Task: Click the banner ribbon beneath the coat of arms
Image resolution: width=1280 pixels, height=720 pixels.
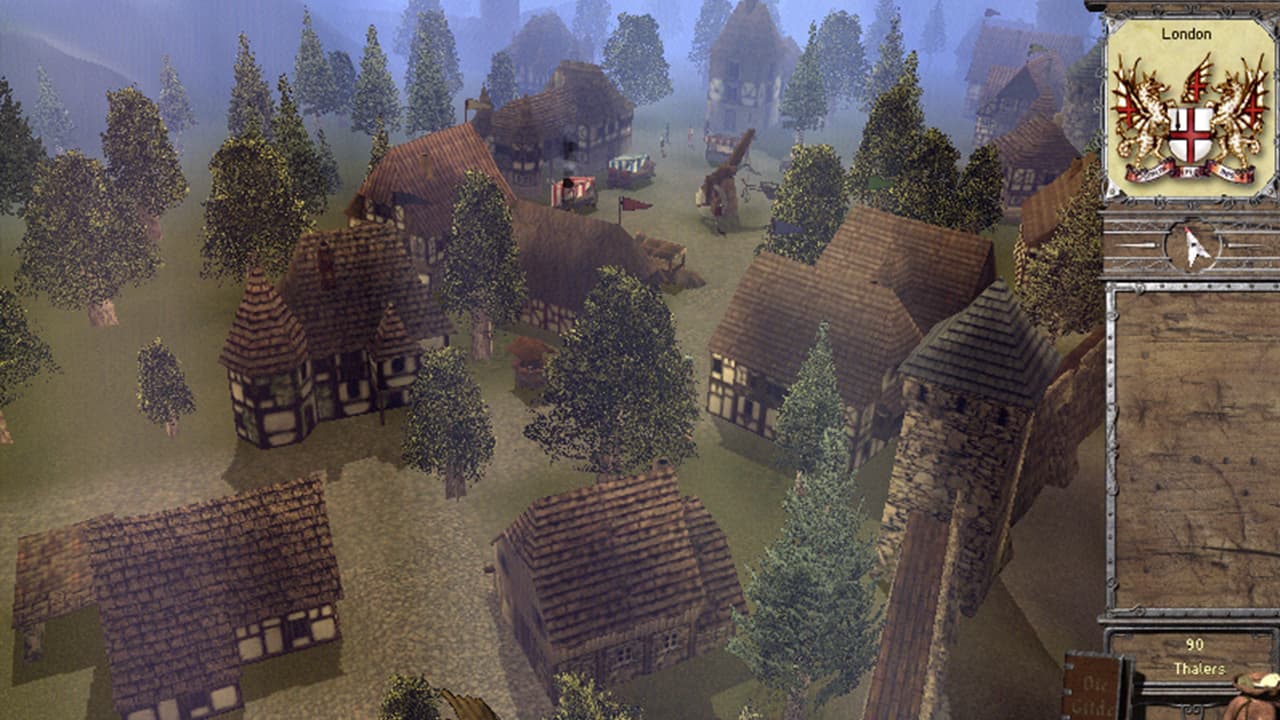Action: (1190, 170)
